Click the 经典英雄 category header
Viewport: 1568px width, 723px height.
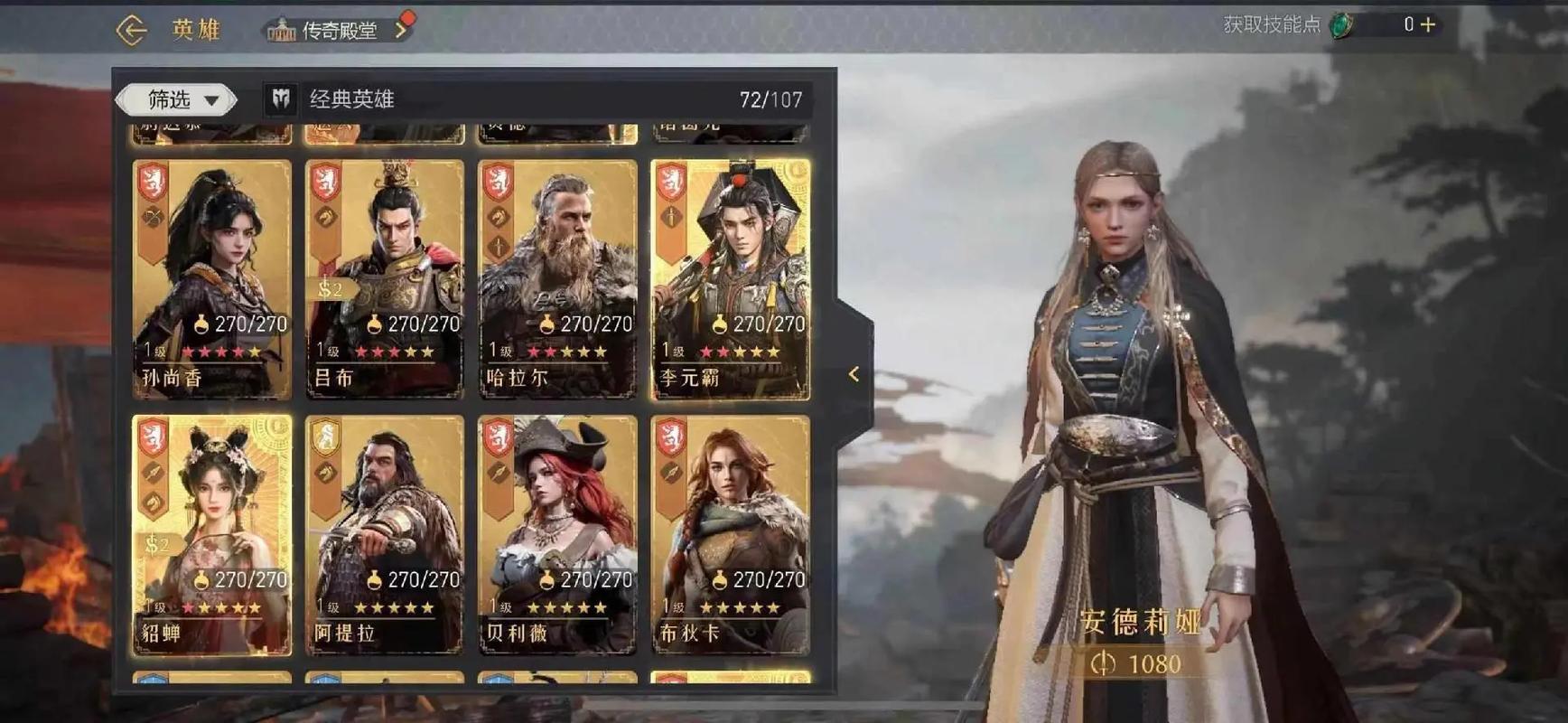coord(352,99)
